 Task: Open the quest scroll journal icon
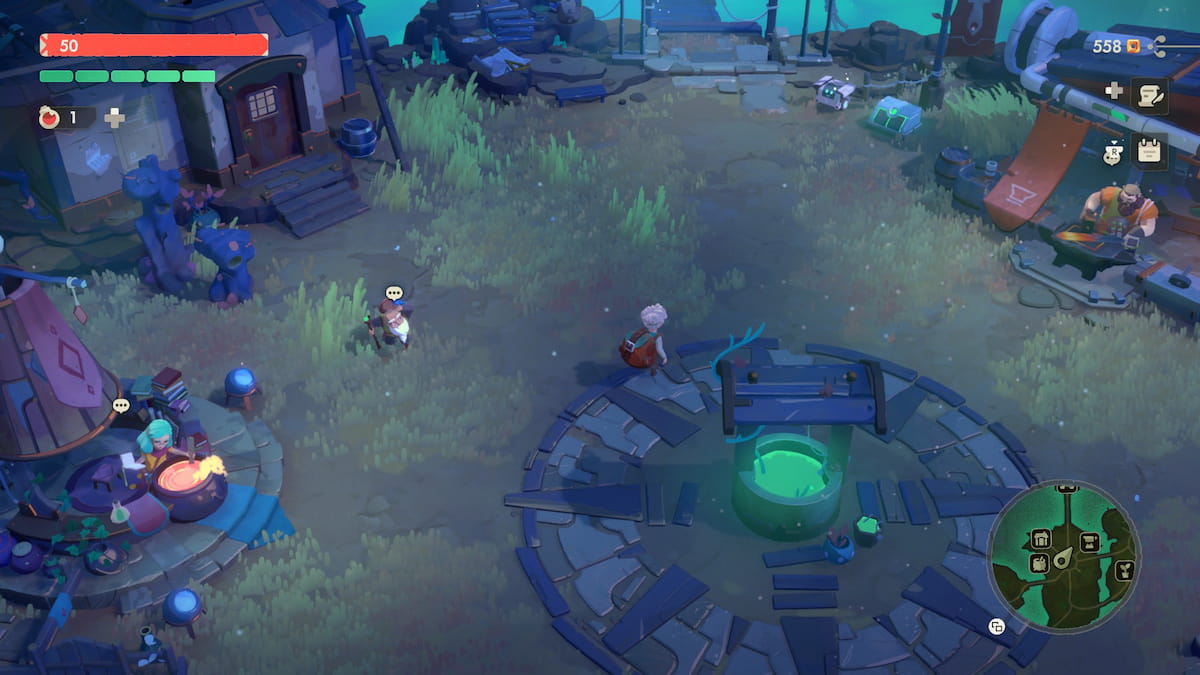pyautogui.click(x=1150, y=96)
